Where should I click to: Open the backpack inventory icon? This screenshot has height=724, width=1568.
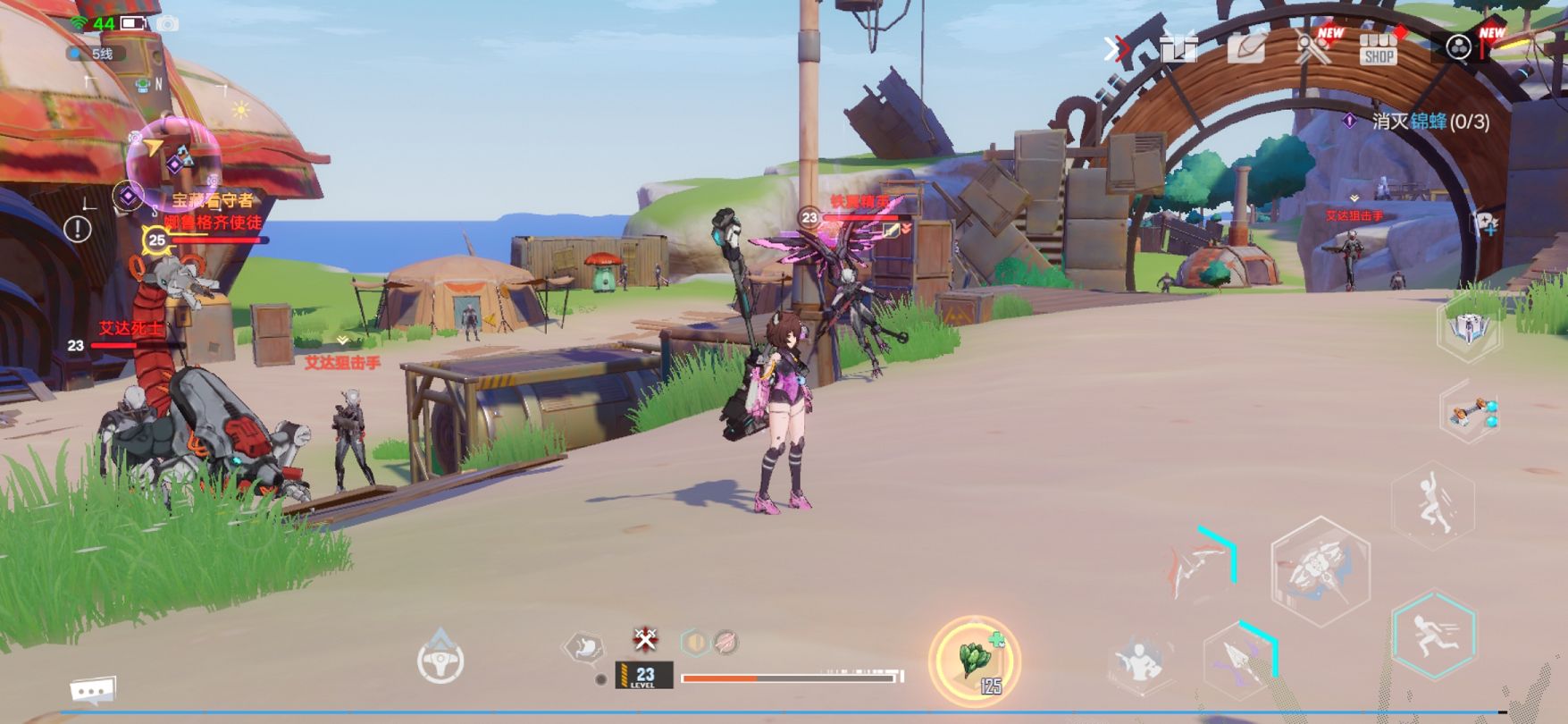pos(1245,48)
